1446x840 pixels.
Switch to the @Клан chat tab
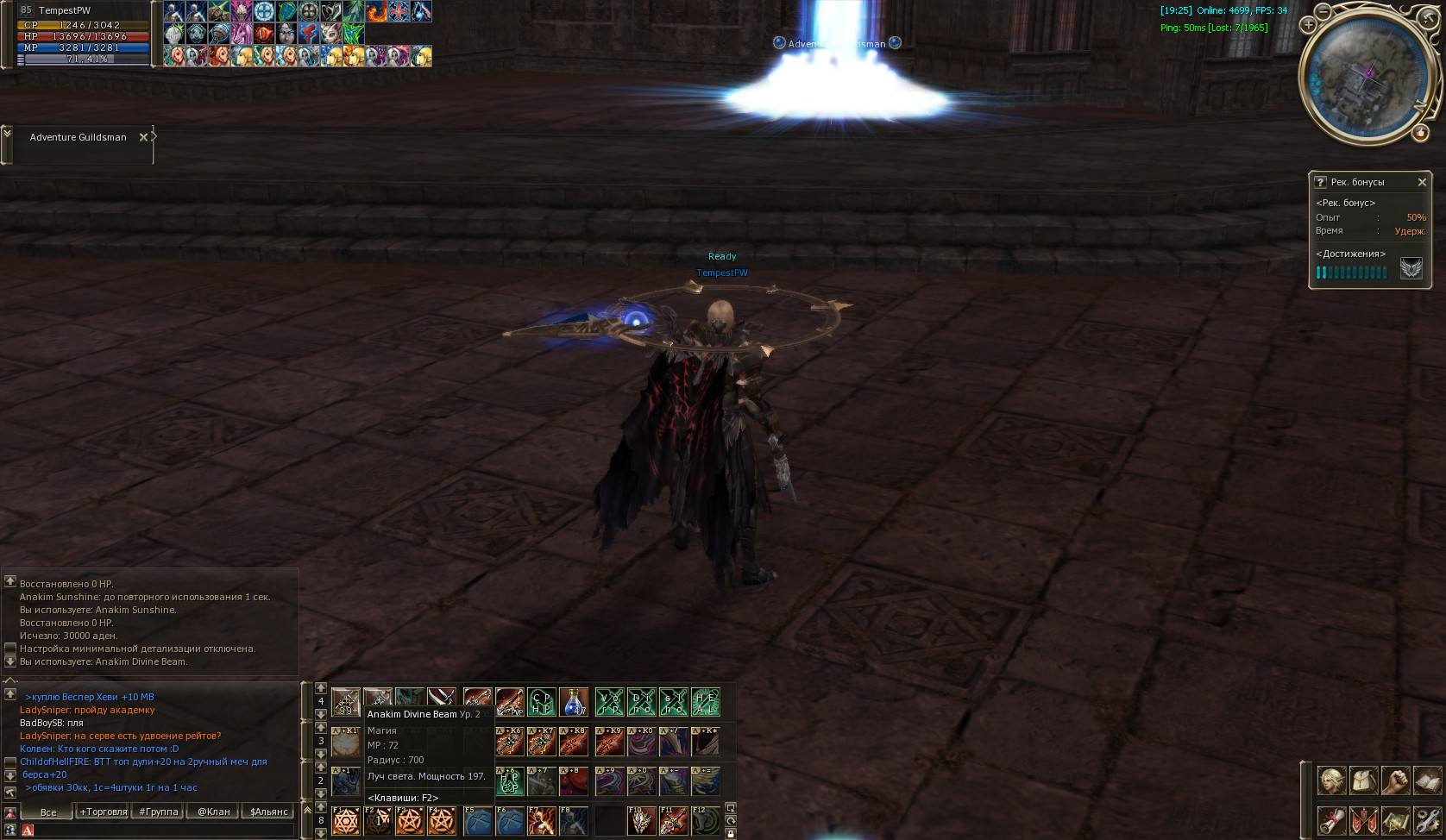(214, 812)
